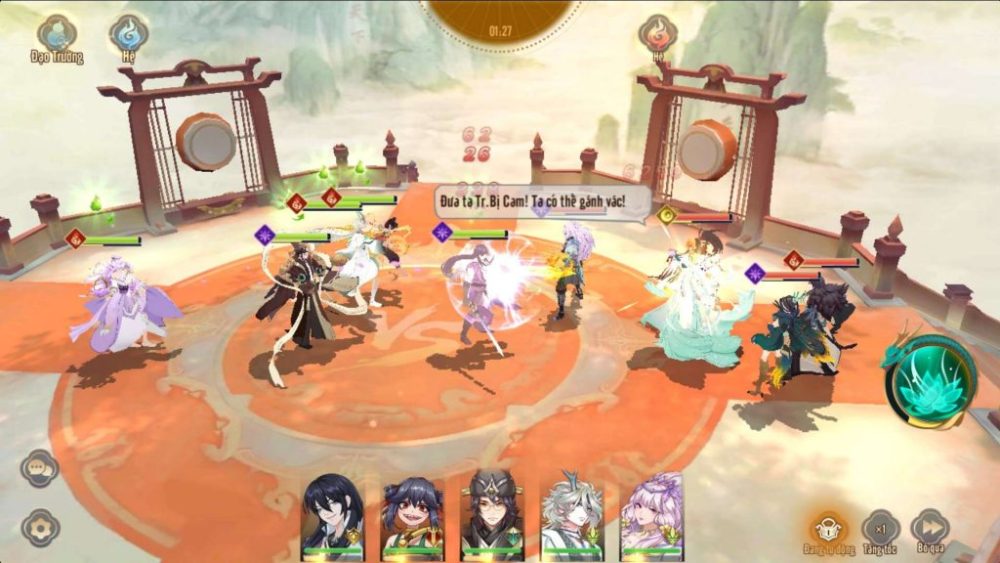
Task: Tap the enemy red flame element icon
Action: [x=657, y=34]
